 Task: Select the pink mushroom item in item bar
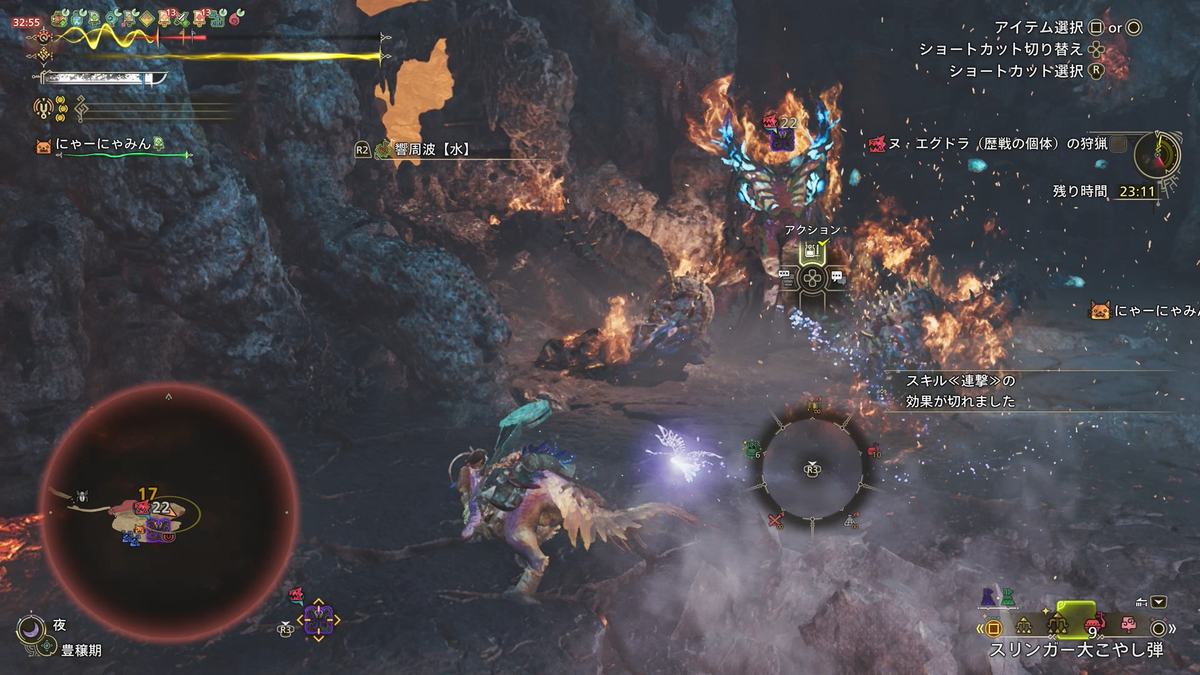[x=1129, y=625]
